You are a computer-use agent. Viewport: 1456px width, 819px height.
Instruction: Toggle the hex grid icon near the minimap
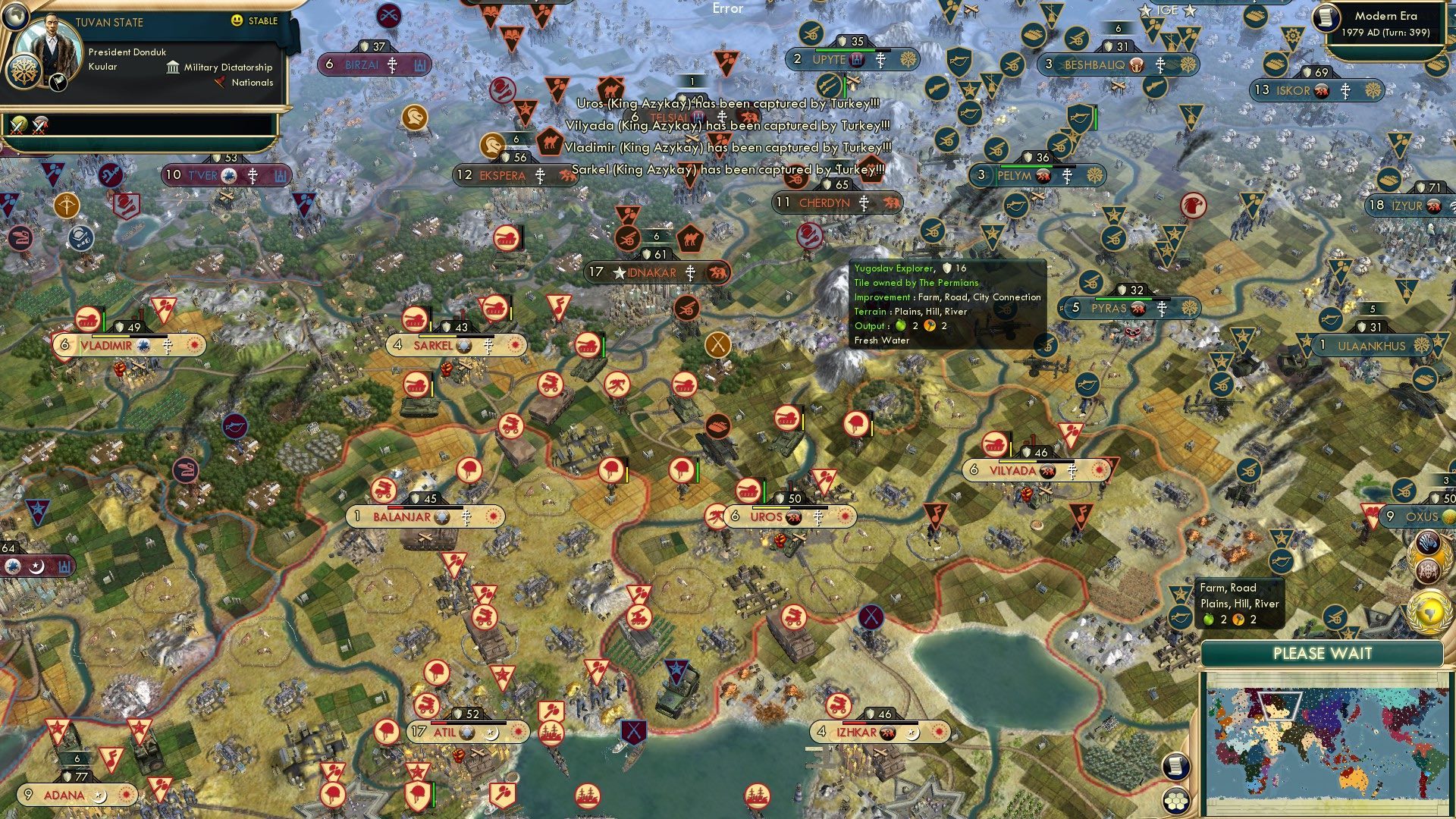(x=1175, y=799)
